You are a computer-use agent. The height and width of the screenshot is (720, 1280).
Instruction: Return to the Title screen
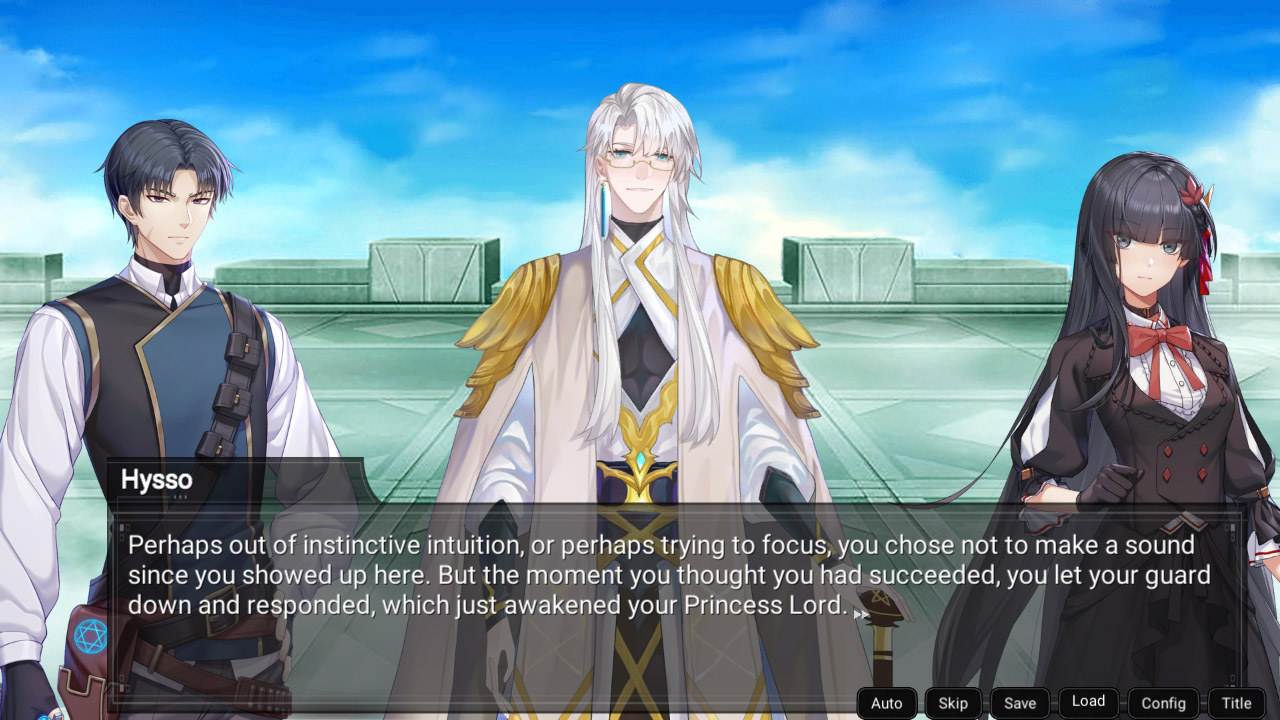[1236, 703]
